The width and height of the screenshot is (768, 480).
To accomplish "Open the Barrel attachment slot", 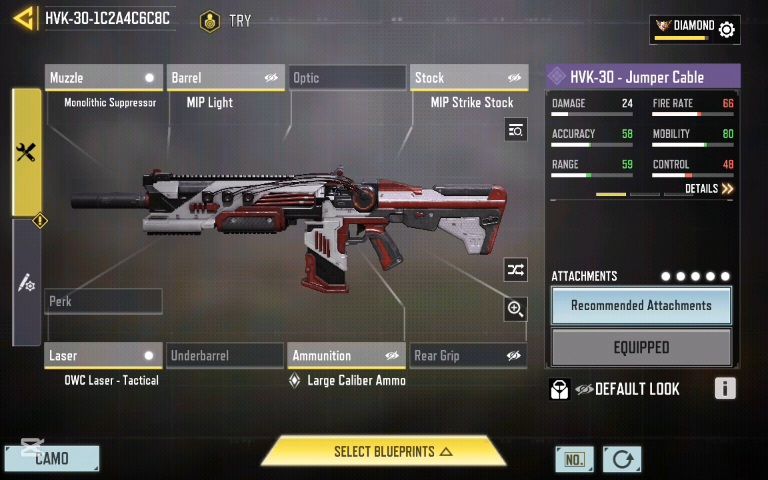I will coord(225,78).
